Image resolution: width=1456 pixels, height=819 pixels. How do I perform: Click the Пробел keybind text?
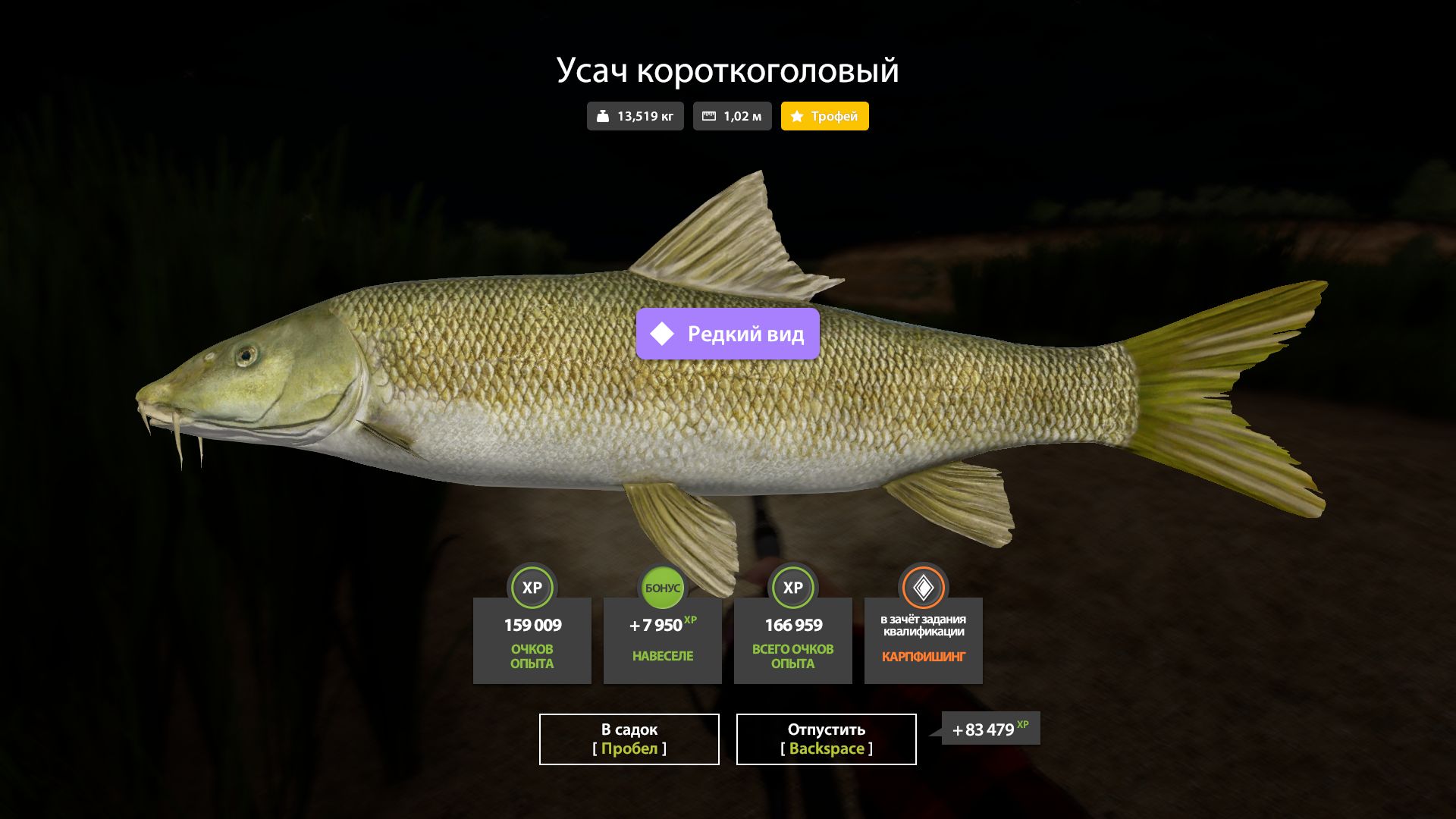[629, 749]
